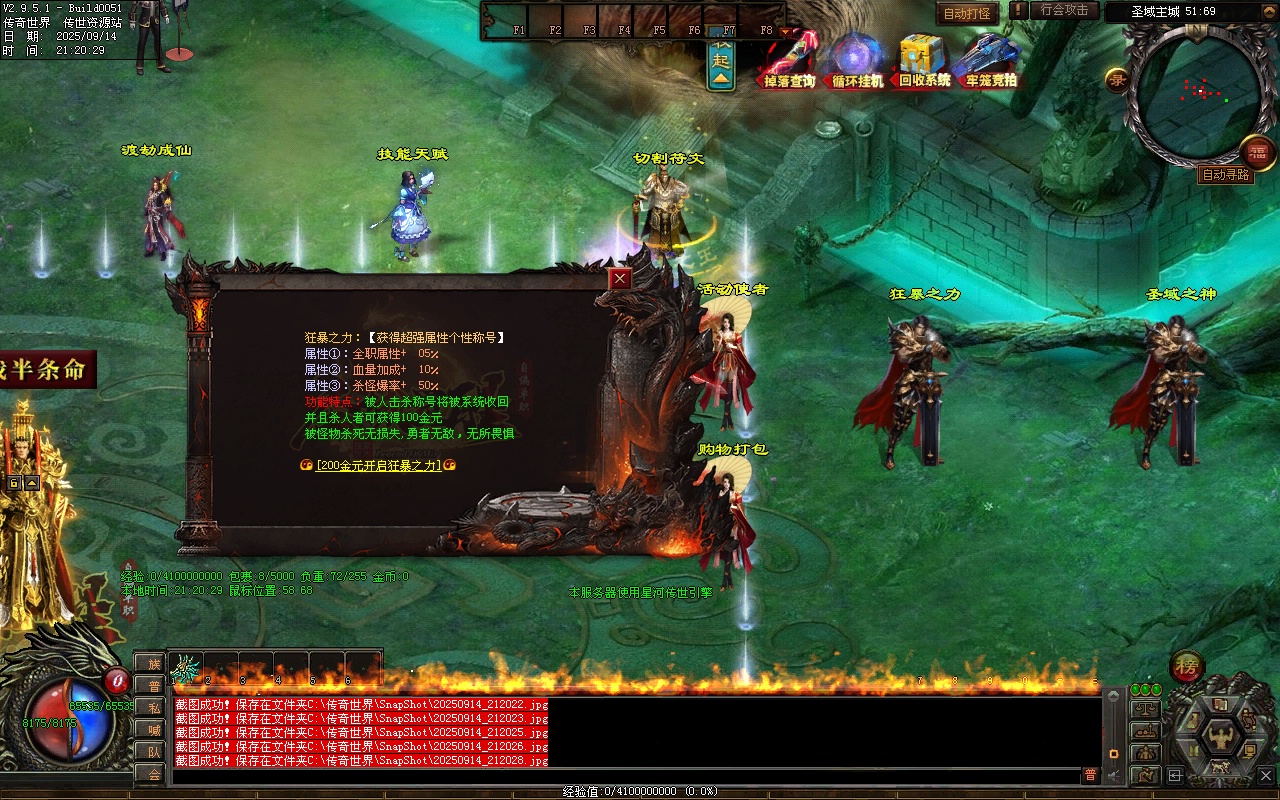Open the scales trade icon button
The height and width of the screenshot is (800, 1280).
point(1145,708)
